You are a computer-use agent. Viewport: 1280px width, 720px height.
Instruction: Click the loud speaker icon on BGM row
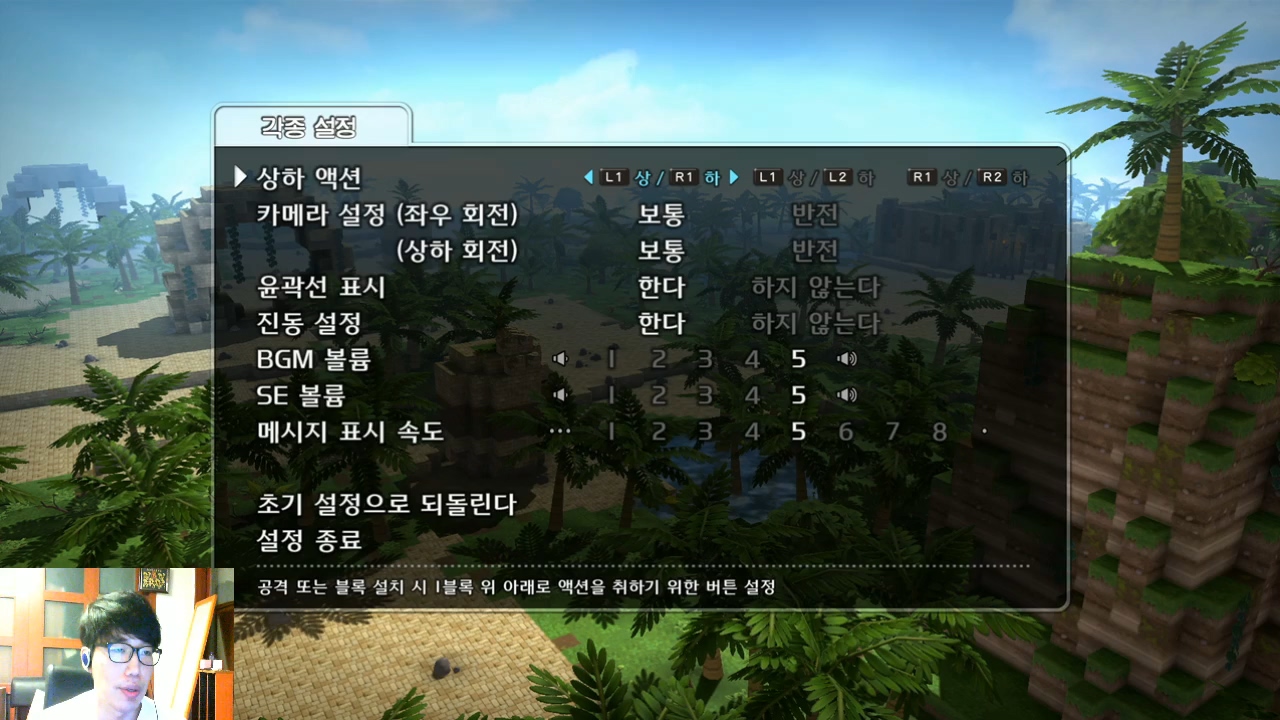point(848,359)
